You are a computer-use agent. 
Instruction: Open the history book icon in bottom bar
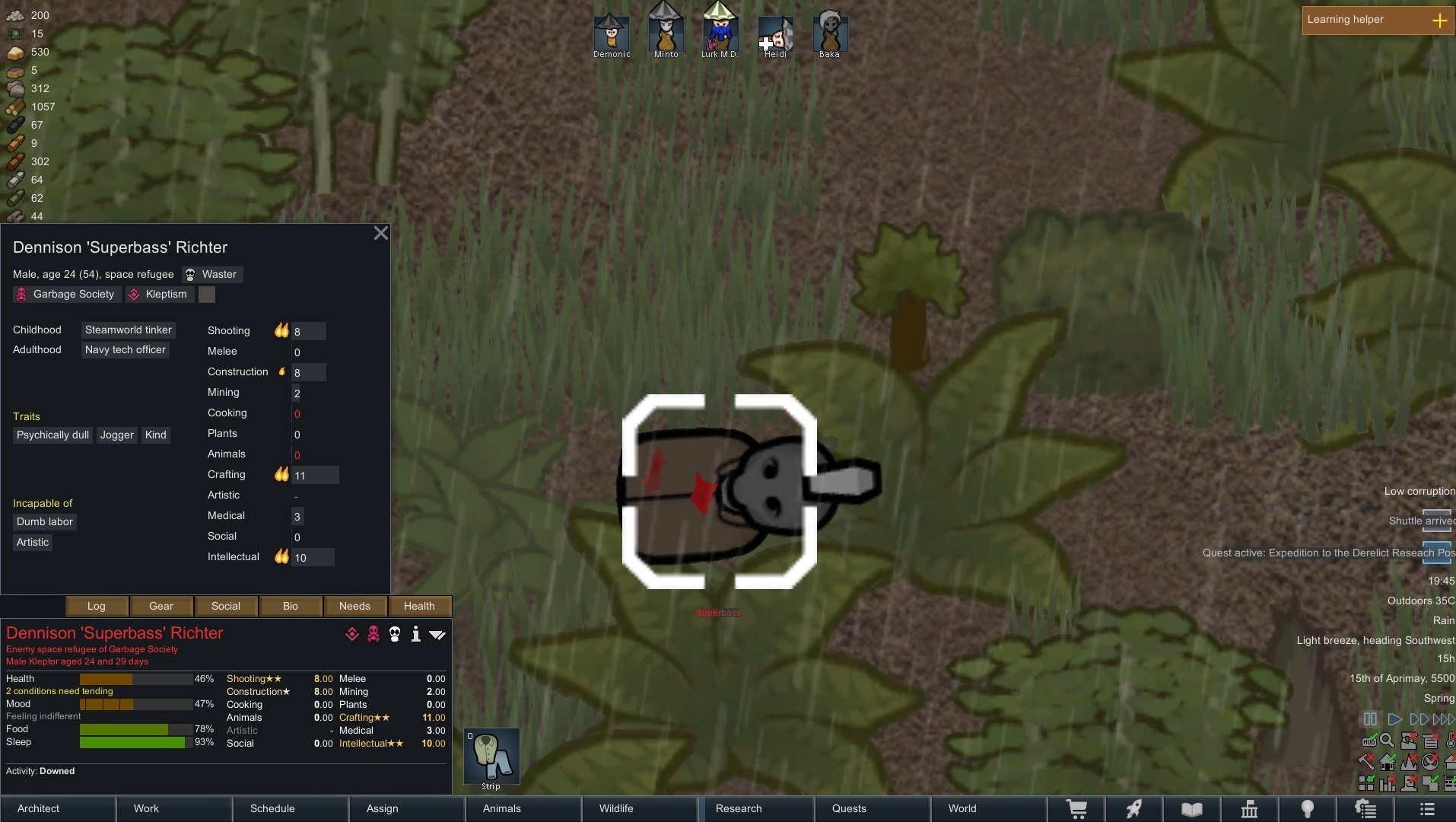1192,809
